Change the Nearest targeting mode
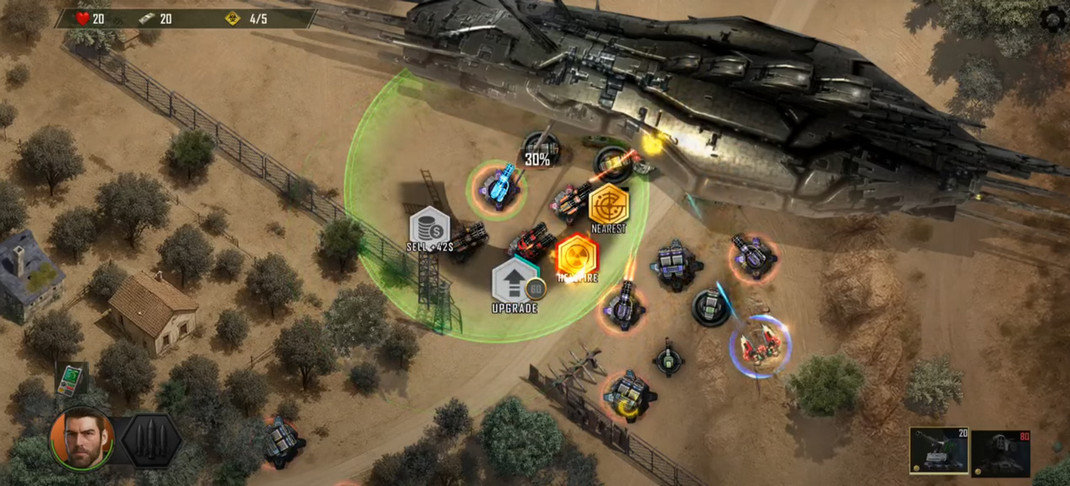Viewport: 1070px width, 486px height. pos(608,208)
